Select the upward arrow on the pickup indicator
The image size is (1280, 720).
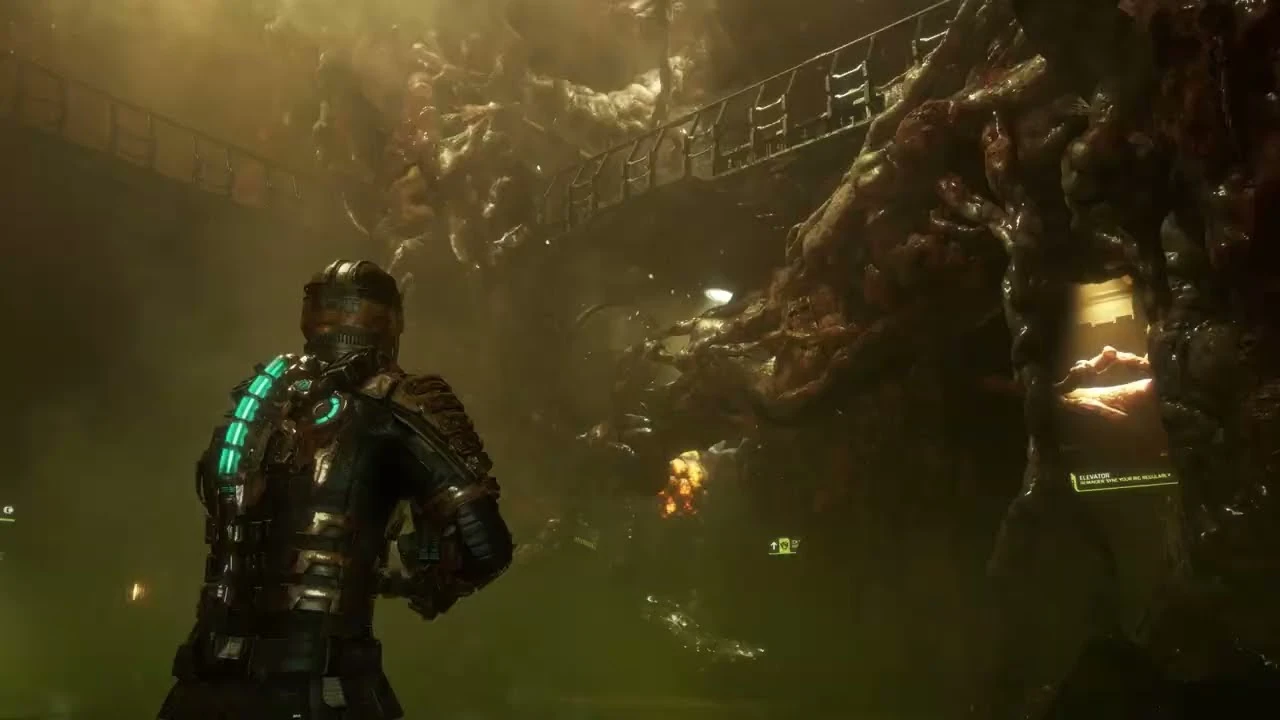[774, 546]
